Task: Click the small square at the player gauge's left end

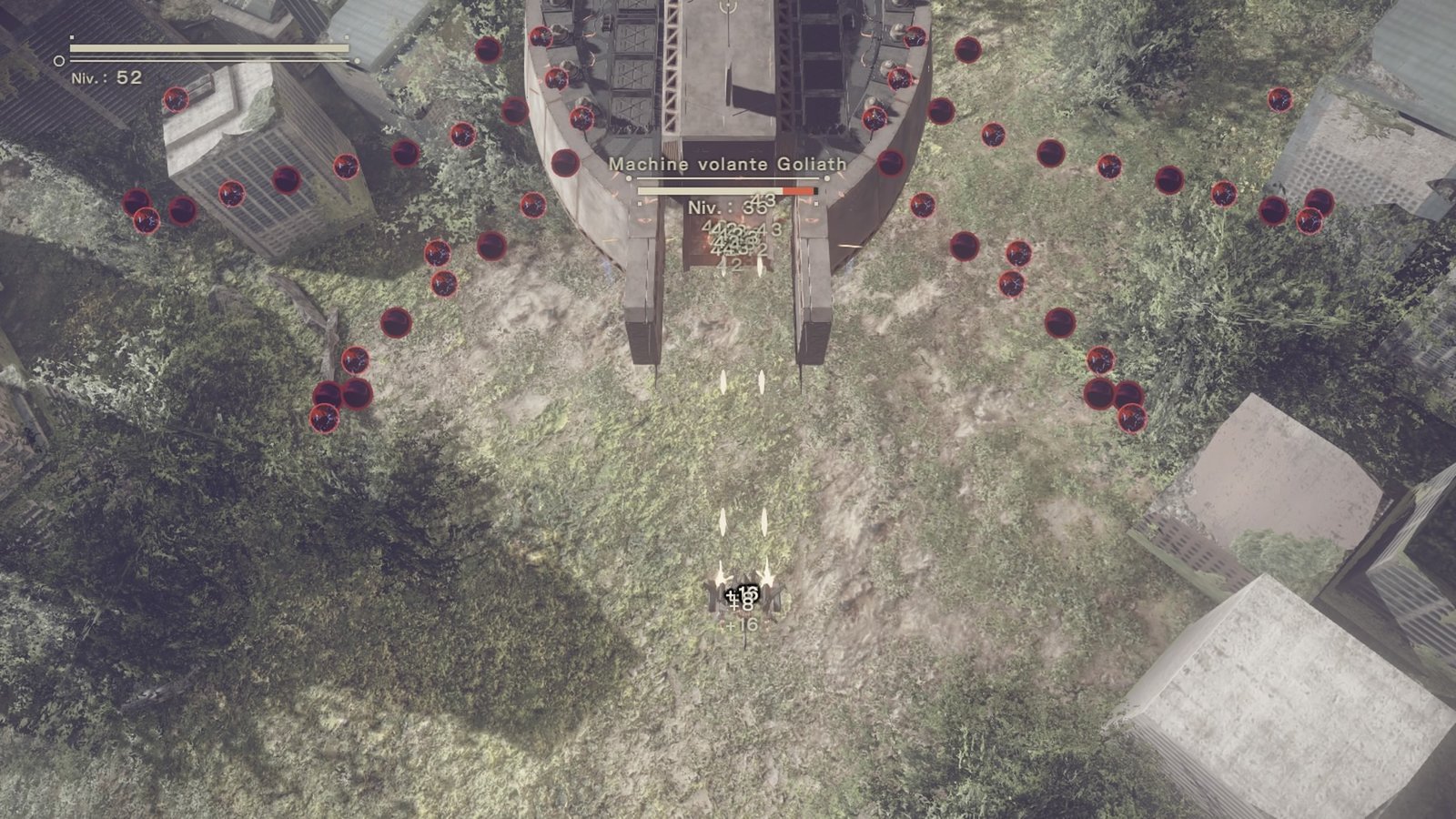Action: click(72, 37)
